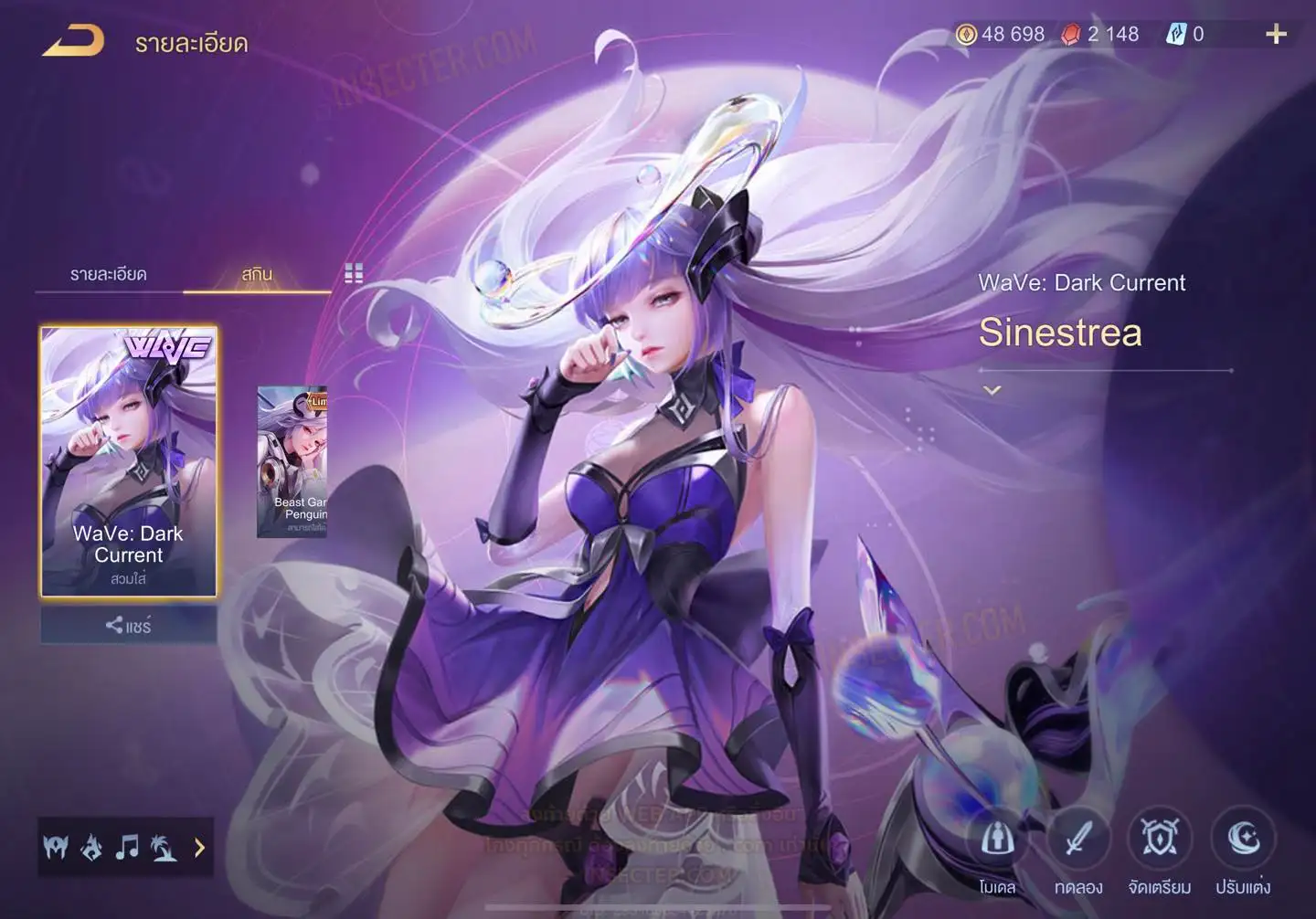Switch to the รายละเอียด tab

(109, 274)
